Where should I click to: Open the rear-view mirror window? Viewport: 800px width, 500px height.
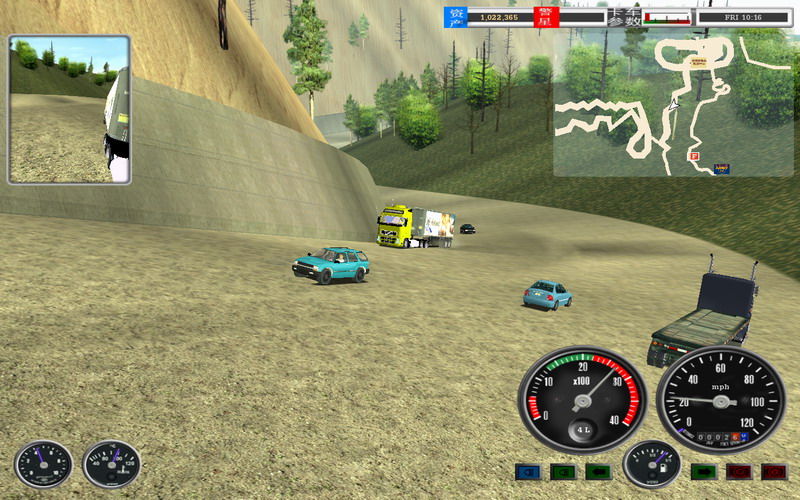pos(69,110)
